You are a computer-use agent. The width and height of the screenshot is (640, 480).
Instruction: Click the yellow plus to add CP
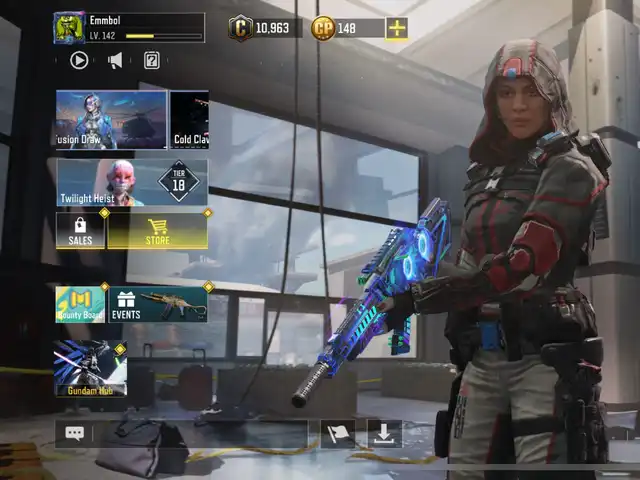click(x=397, y=28)
